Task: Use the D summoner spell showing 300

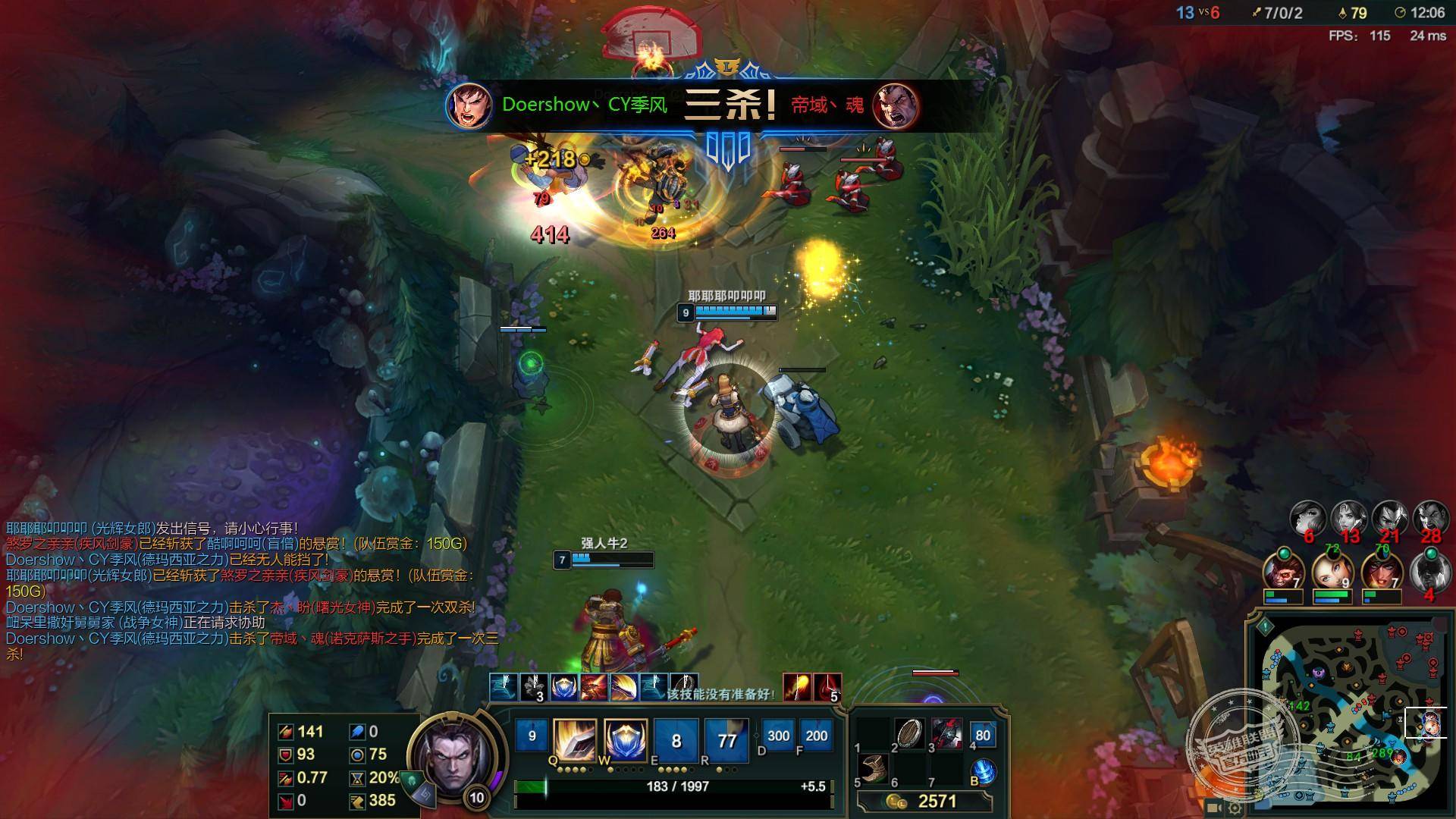Action: point(778,736)
